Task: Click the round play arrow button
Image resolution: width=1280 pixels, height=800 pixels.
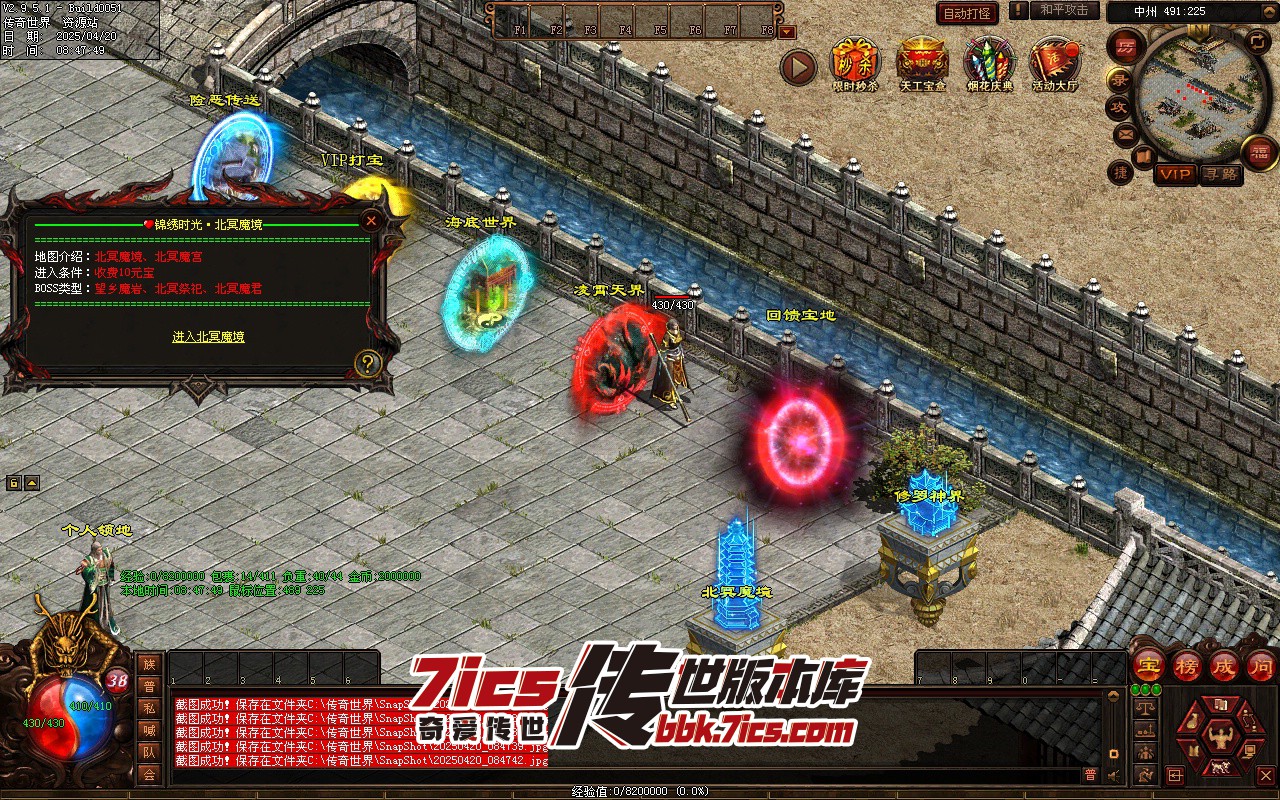Action: pyautogui.click(x=798, y=68)
